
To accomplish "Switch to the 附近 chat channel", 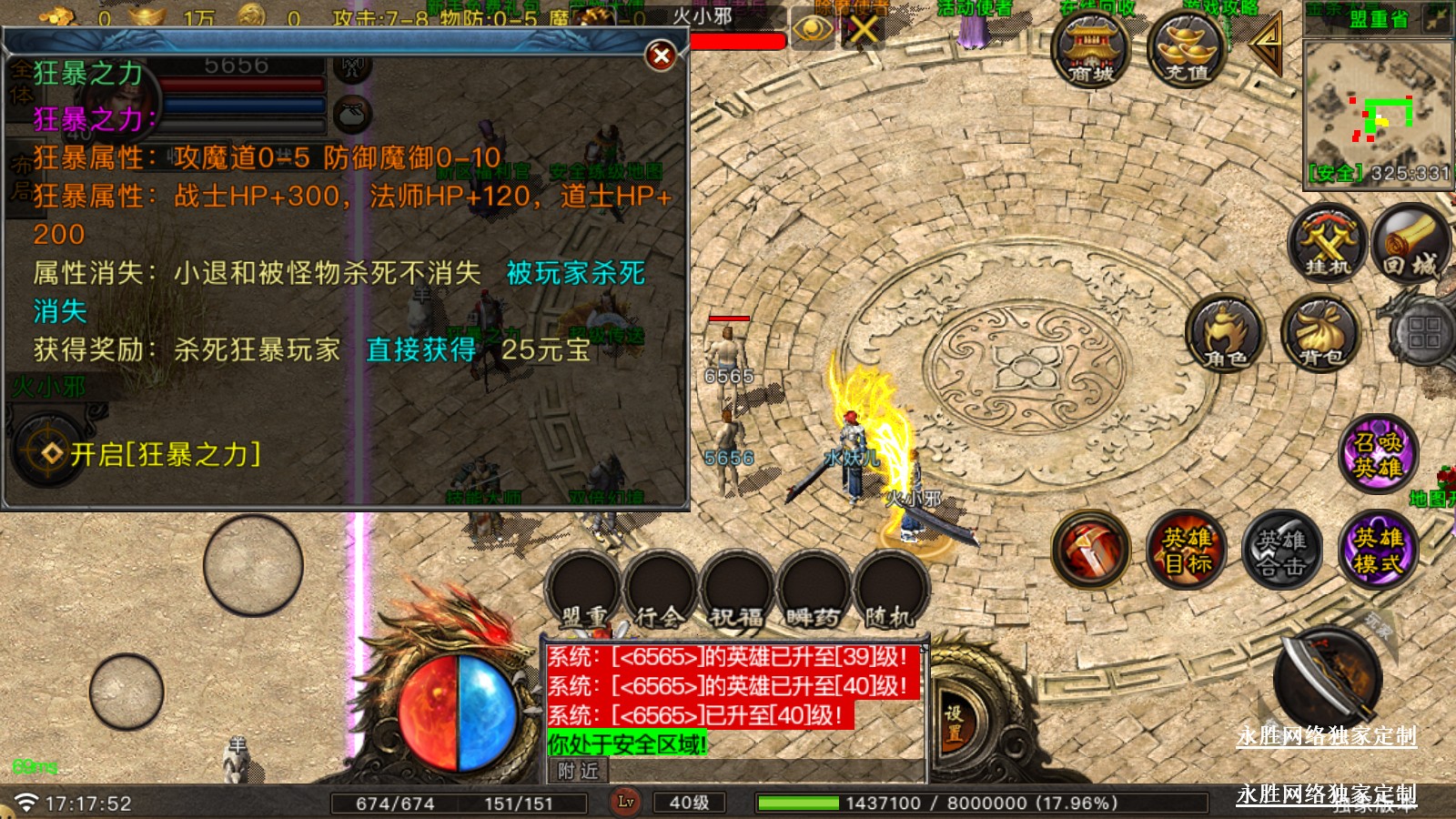I will tap(578, 771).
